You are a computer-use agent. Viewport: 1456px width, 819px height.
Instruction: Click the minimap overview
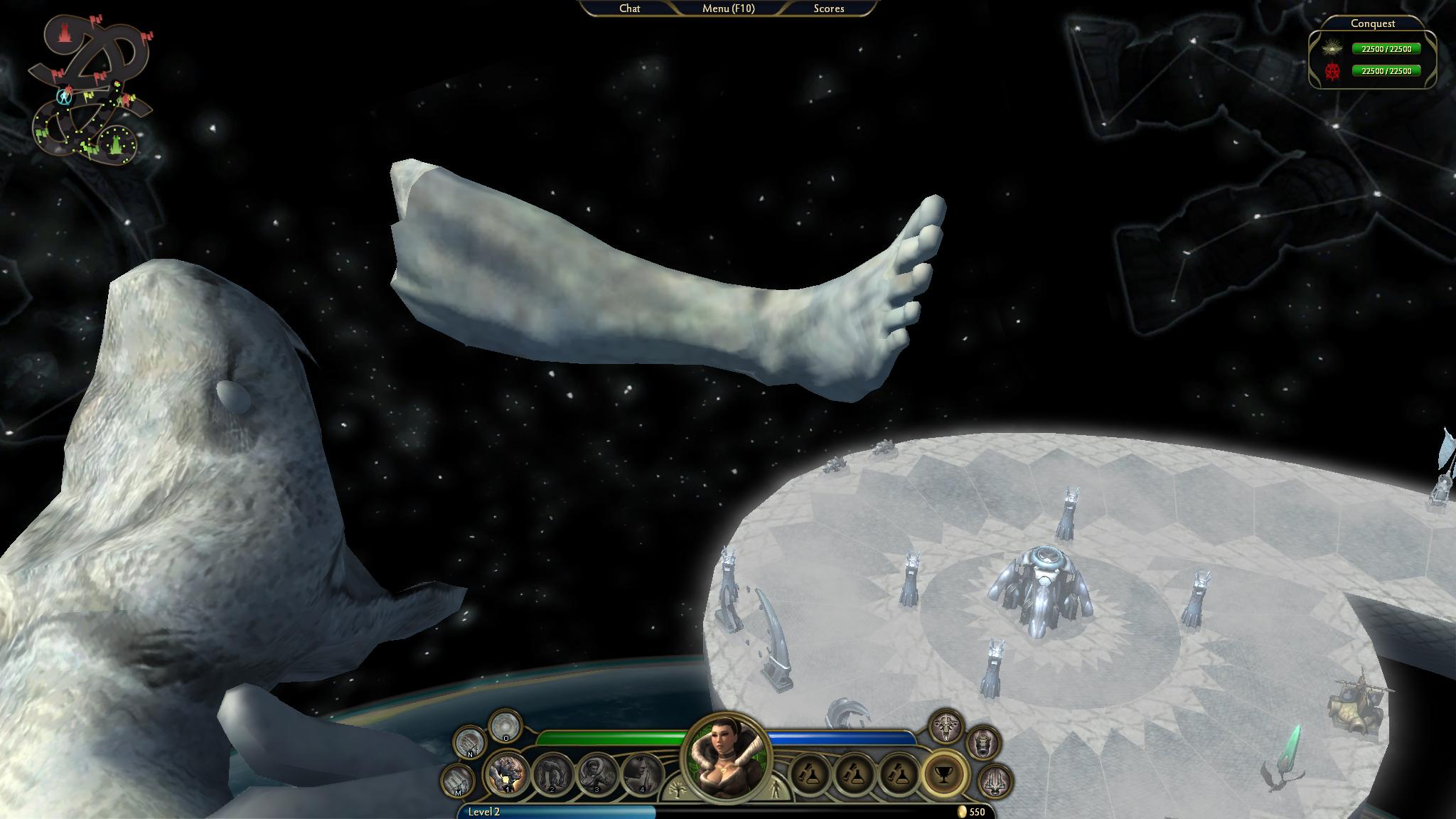coord(90,91)
